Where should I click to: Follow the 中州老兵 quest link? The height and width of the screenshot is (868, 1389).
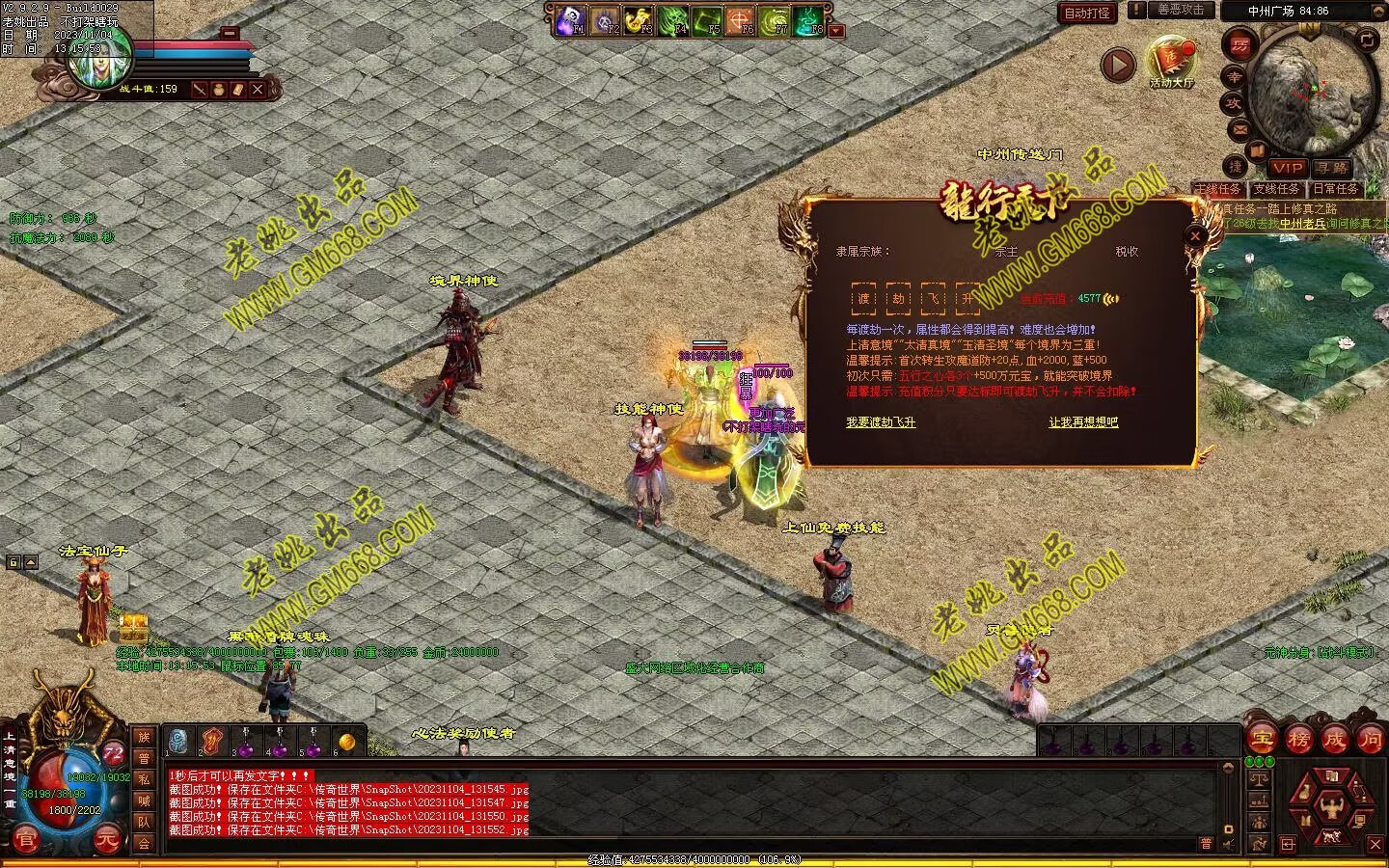click(1303, 224)
